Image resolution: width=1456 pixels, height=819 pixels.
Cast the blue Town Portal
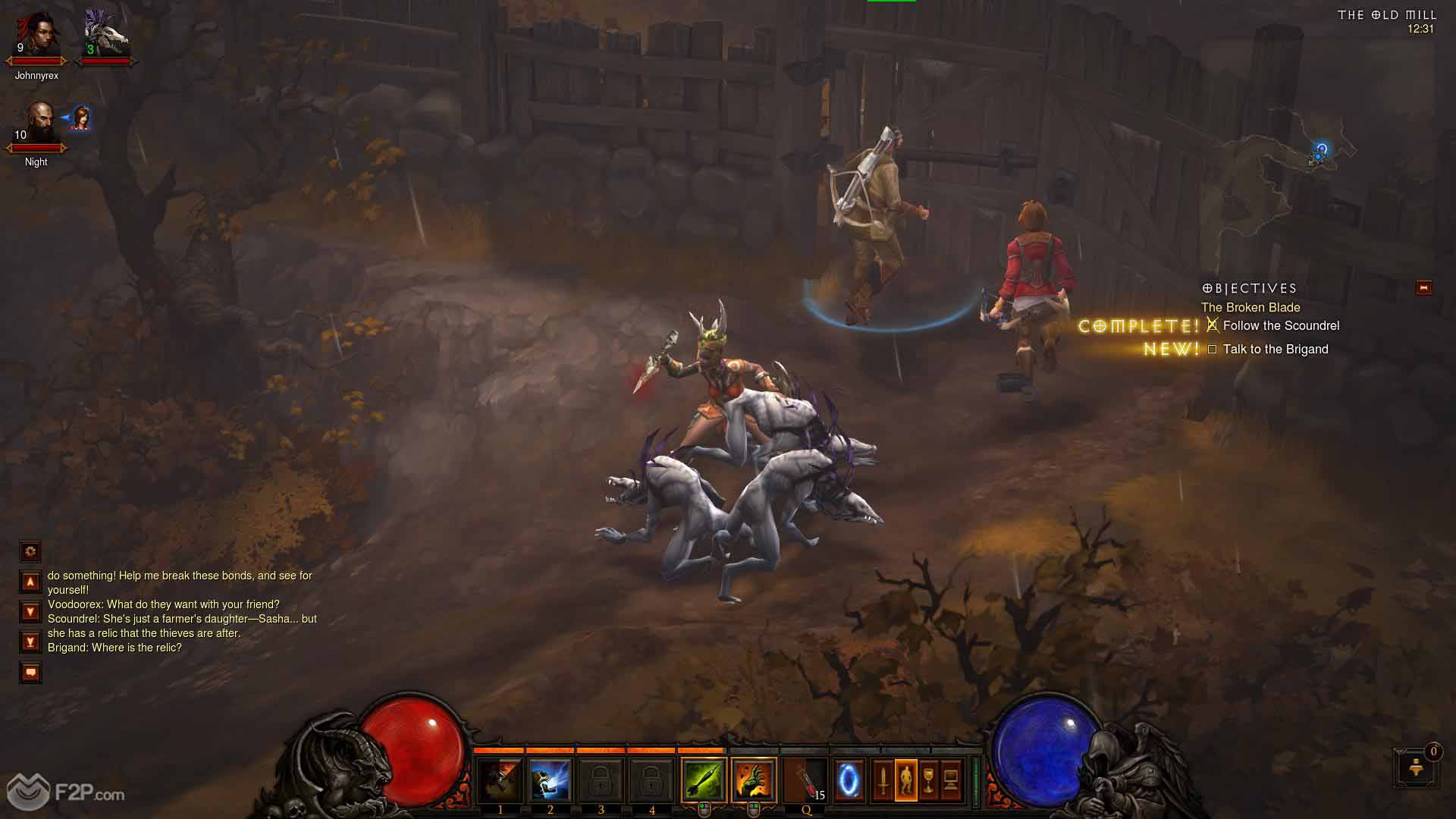849,780
